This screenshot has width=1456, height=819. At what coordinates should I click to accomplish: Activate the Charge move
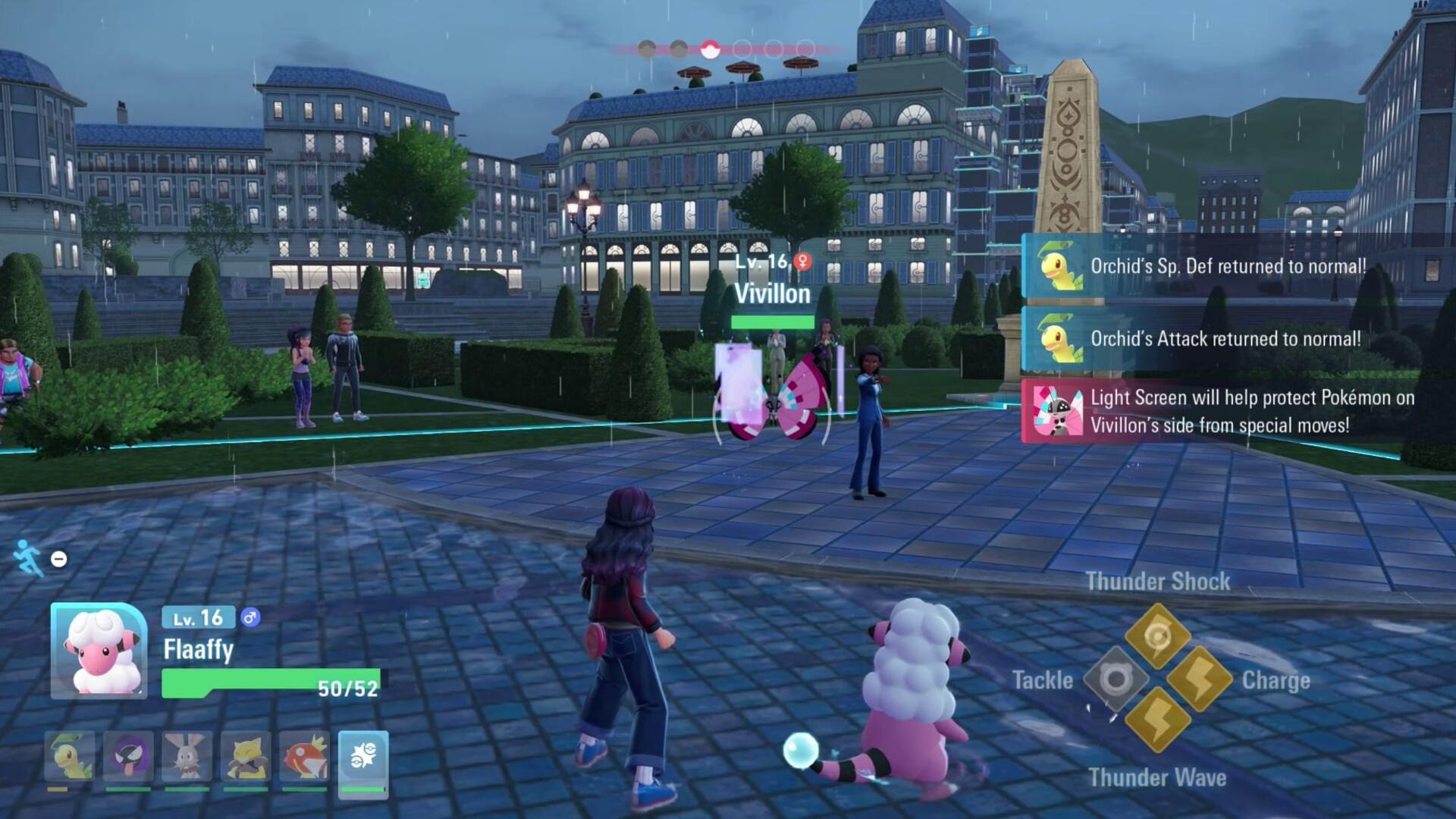click(x=1200, y=679)
